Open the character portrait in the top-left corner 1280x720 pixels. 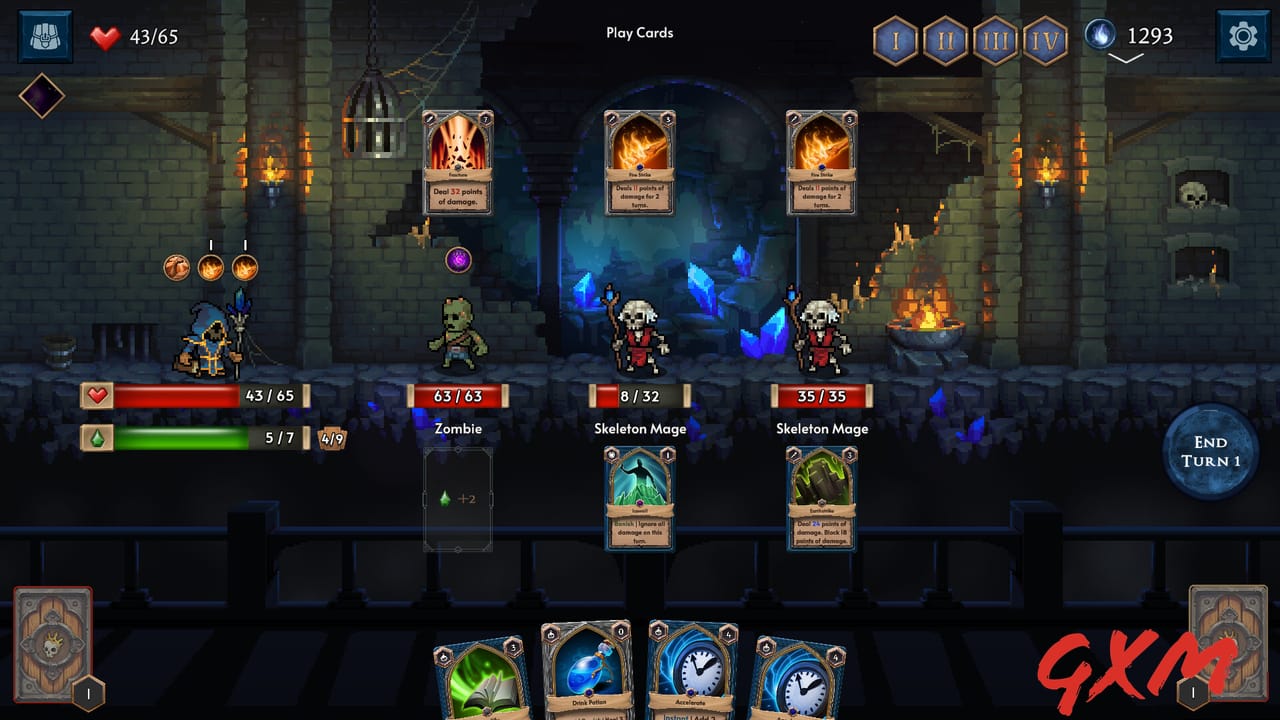tap(45, 37)
